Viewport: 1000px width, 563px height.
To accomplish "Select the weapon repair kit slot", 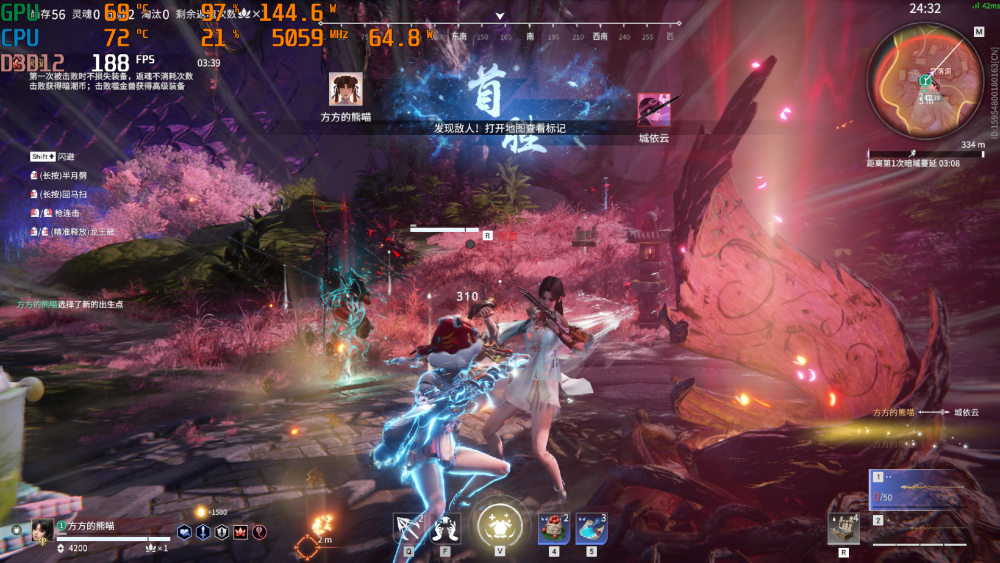I will 842,528.
